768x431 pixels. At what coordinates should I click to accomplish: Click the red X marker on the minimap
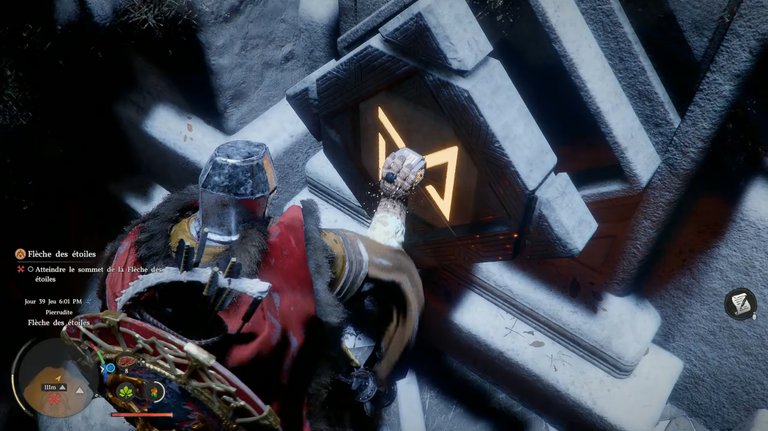[54, 399]
